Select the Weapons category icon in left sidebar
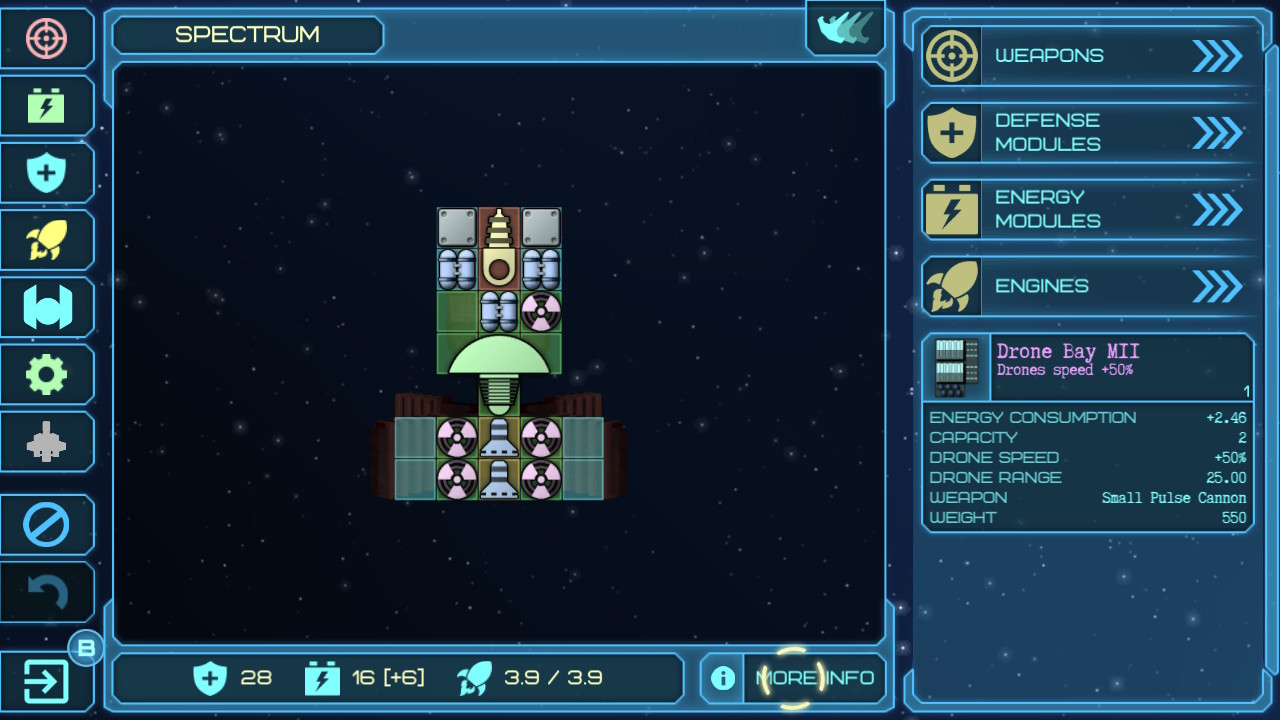 [46, 38]
